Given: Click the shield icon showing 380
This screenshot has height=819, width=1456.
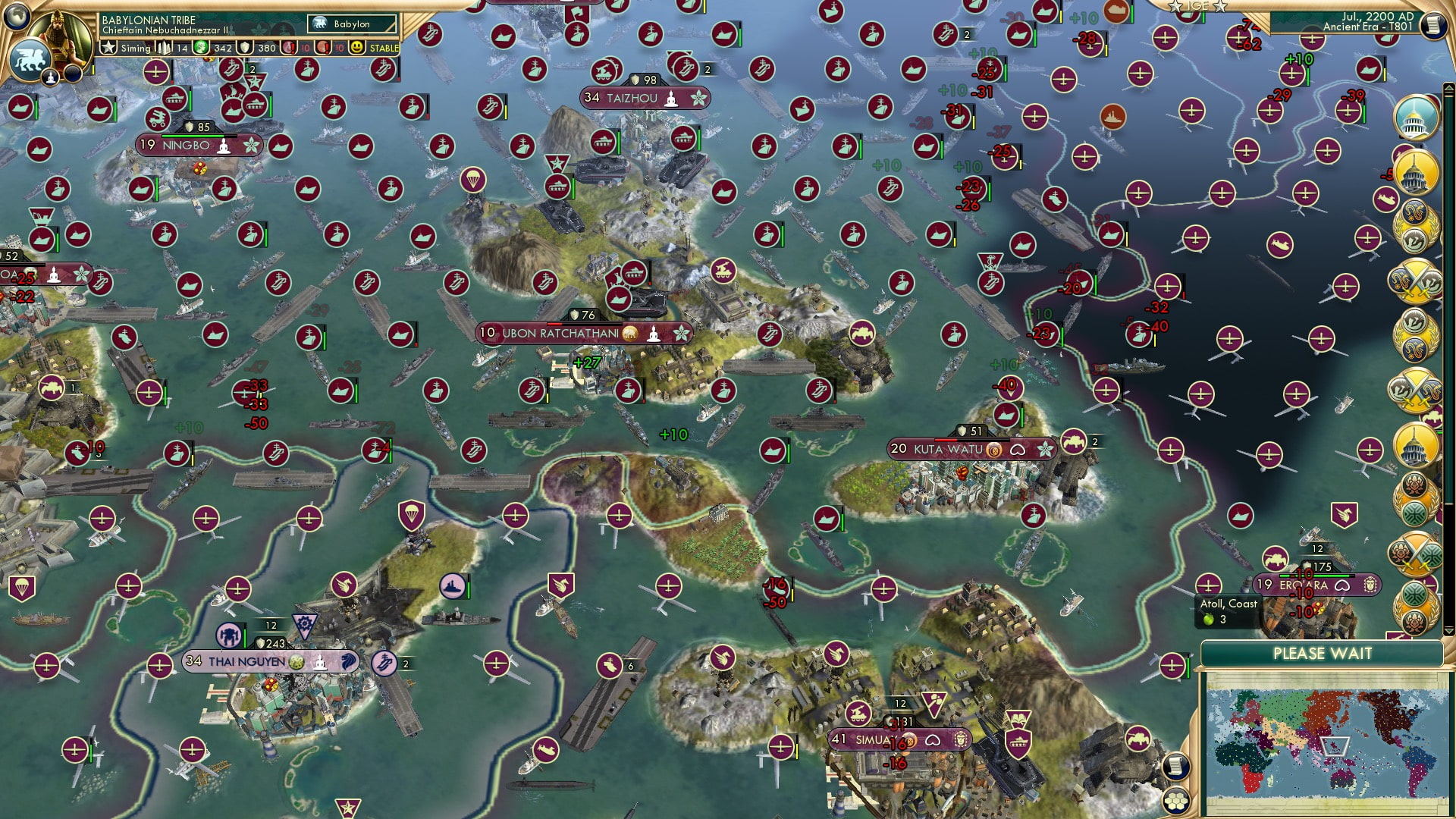Looking at the screenshot, I should 244,47.
